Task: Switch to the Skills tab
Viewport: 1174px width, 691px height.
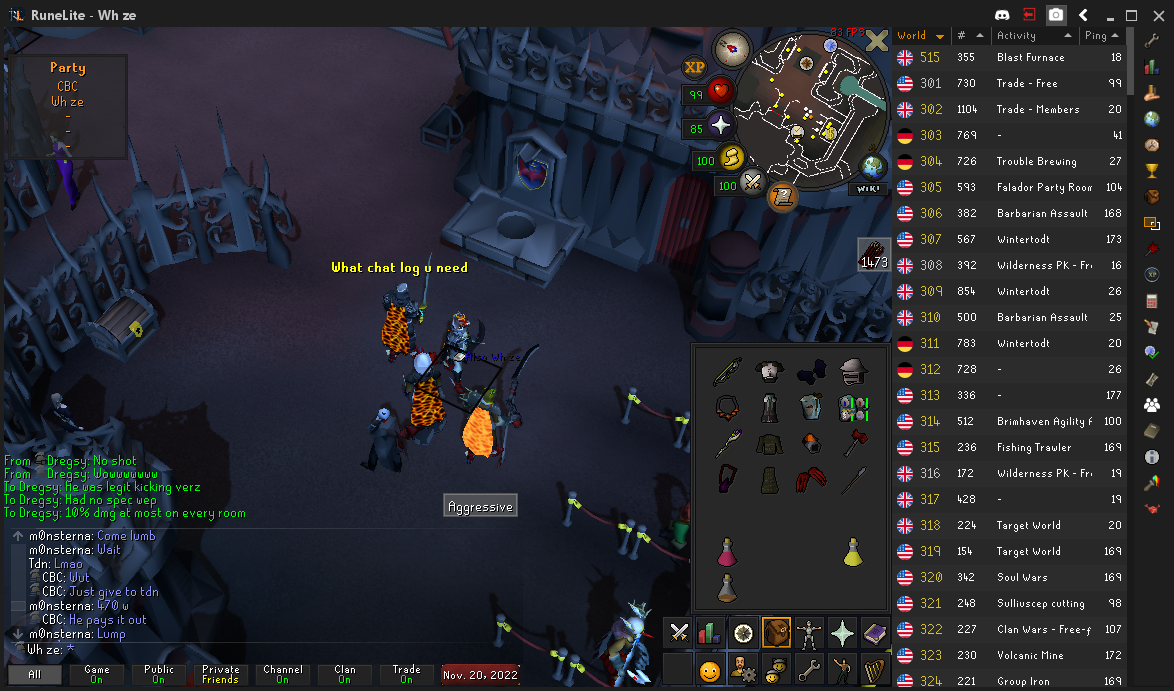Action: pos(710,632)
